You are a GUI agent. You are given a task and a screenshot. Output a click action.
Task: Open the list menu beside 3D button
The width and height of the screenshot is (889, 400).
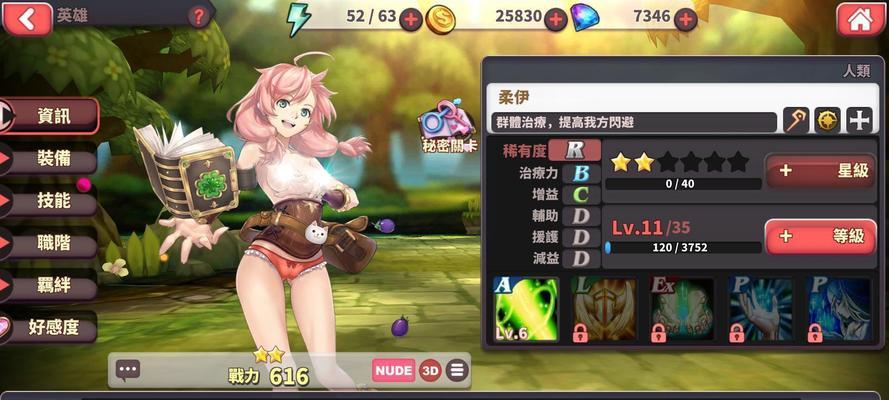[x=457, y=370]
